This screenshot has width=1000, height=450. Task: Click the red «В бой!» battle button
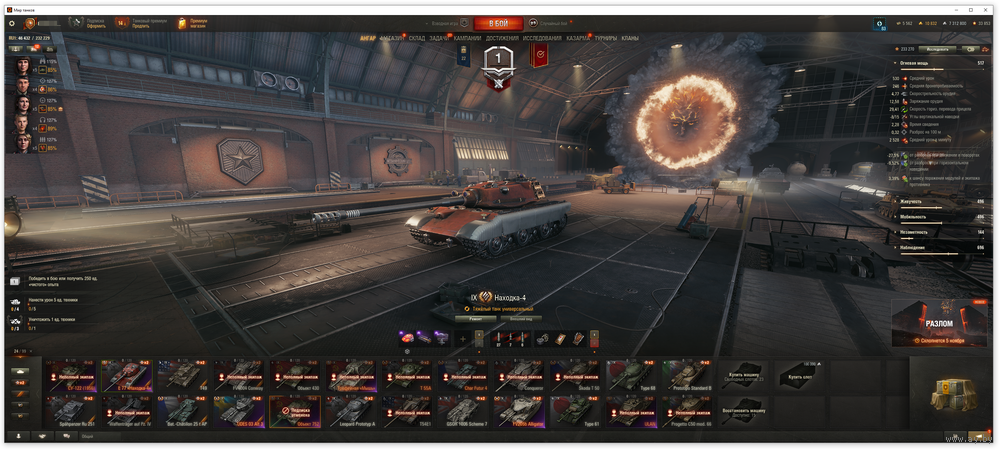pyautogui.click(x=498, y=23)
